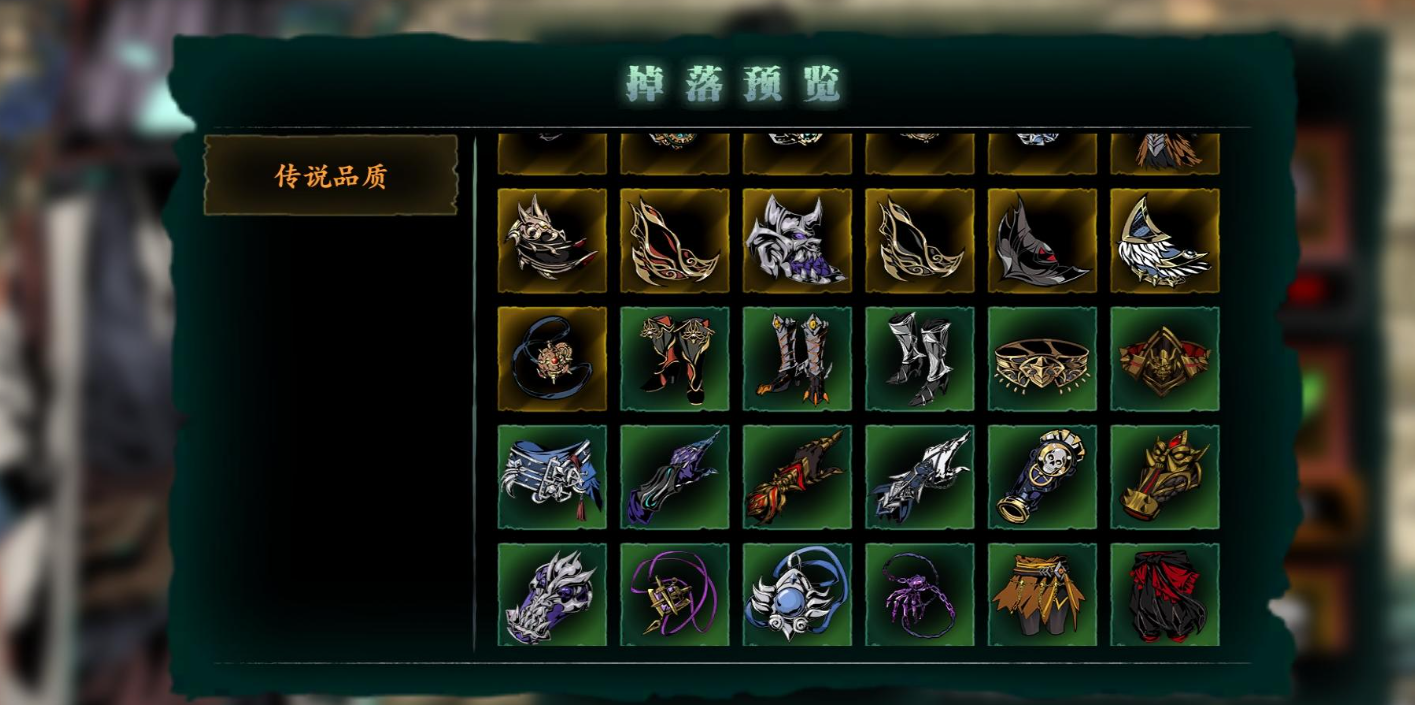Select the golden demon-face bracer

pos(1164,477)
